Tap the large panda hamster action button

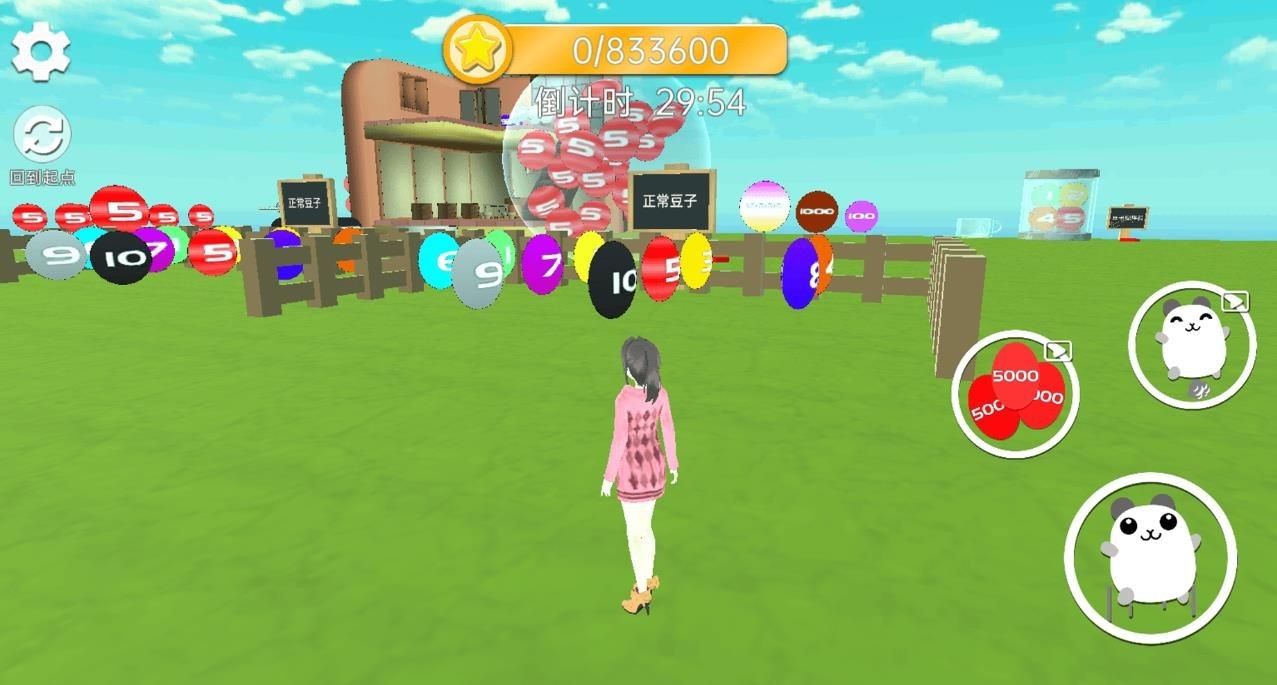1150,556
